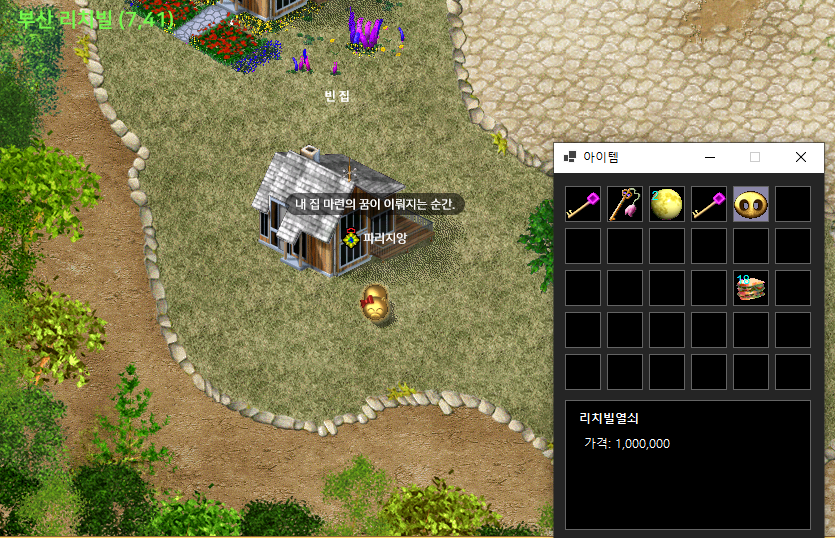Screen dimensions: 835x538
Task: Minimize the 아이템 inventory window
Action: tap(710, 157)
